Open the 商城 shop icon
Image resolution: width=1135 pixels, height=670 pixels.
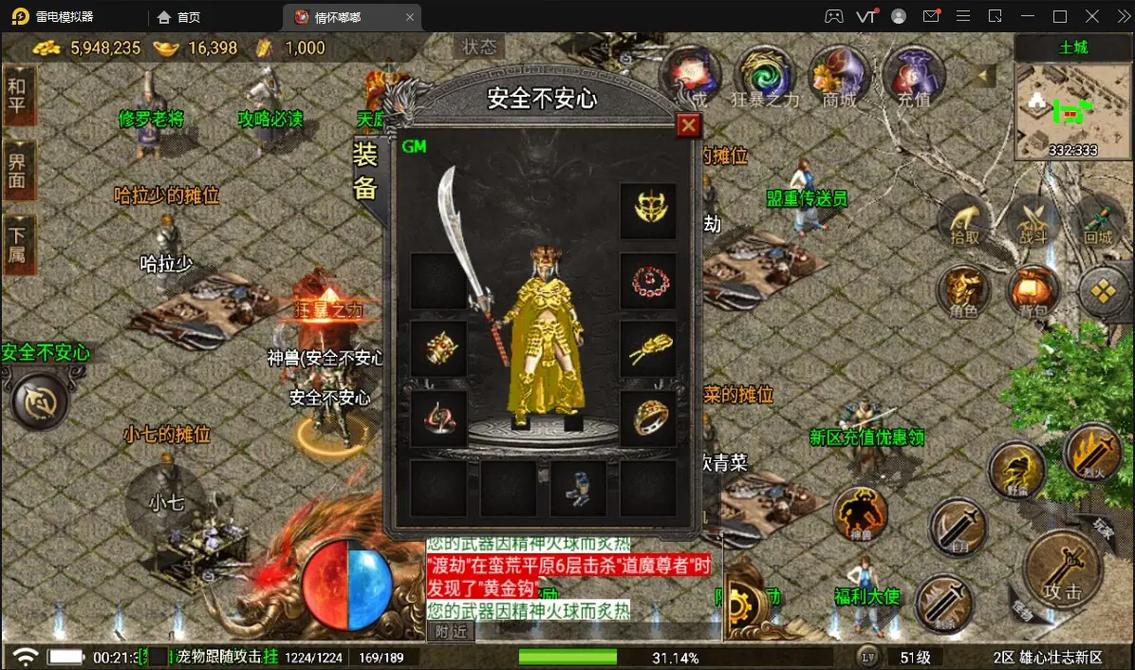[839, 77]
